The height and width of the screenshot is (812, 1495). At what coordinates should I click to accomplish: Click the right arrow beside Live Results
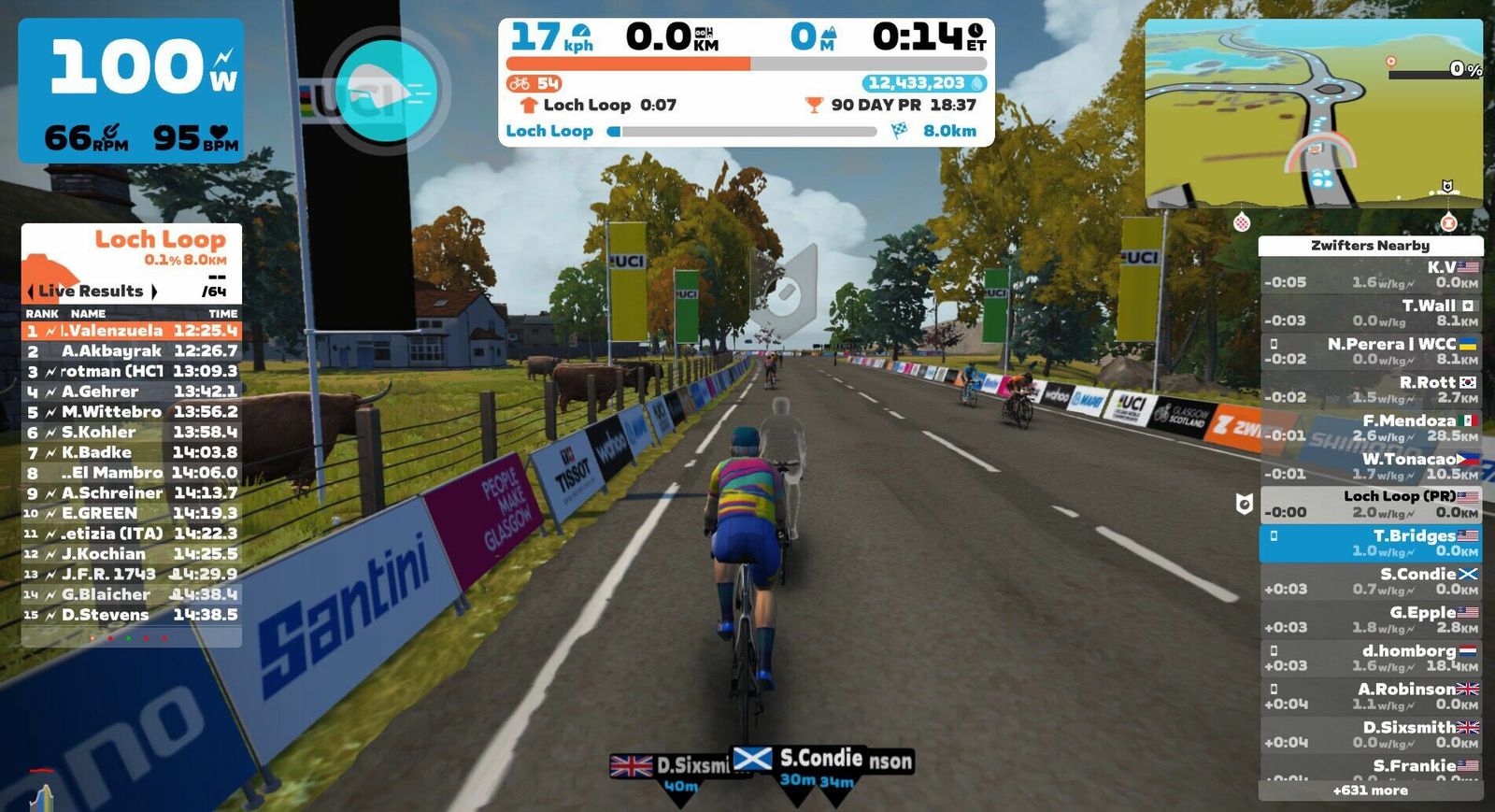[154, 292]
